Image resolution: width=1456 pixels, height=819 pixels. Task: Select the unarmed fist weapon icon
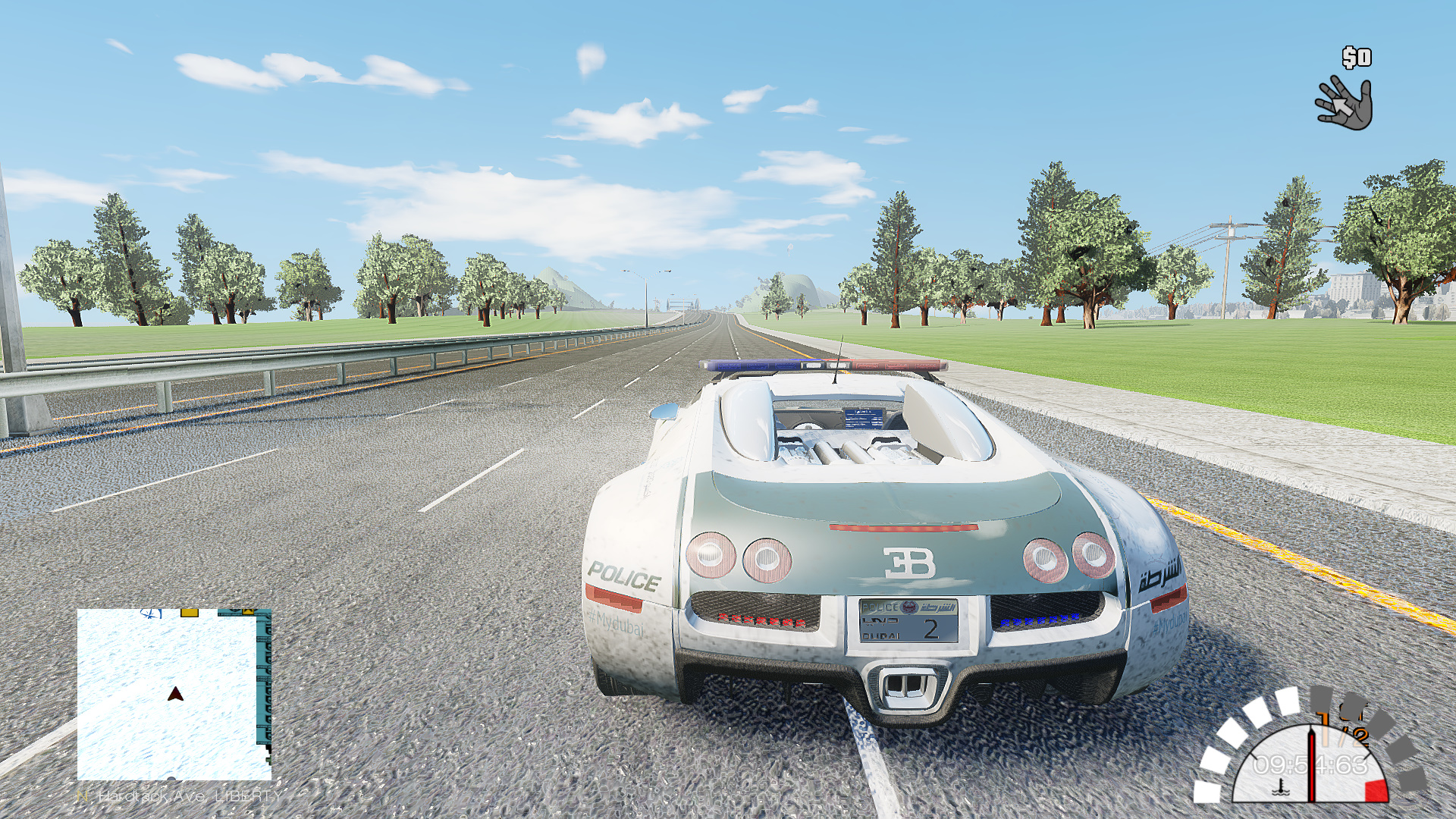[1345, 102]
